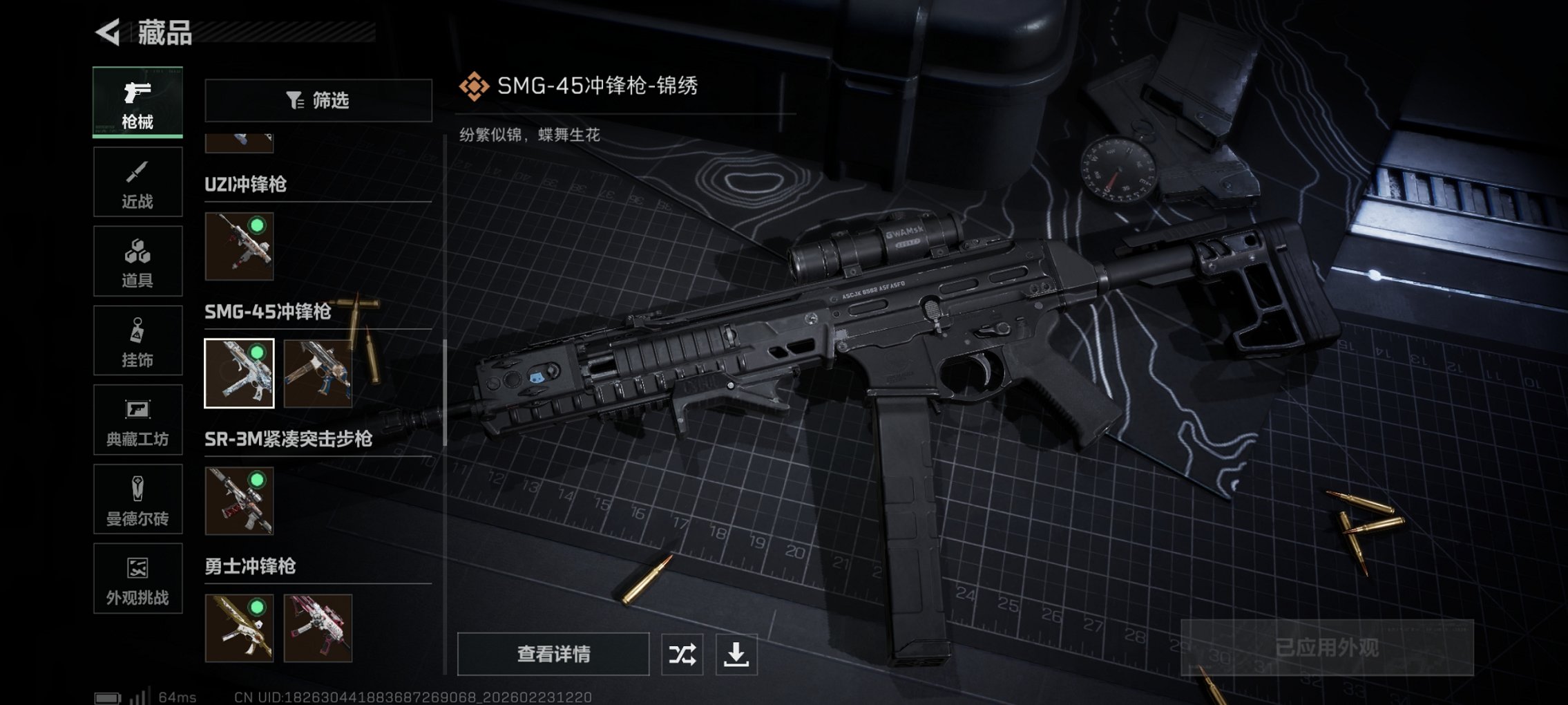1568x705 pixels.
Task: Select the 枪械 firearms category tab
Action: click(137, 102)
